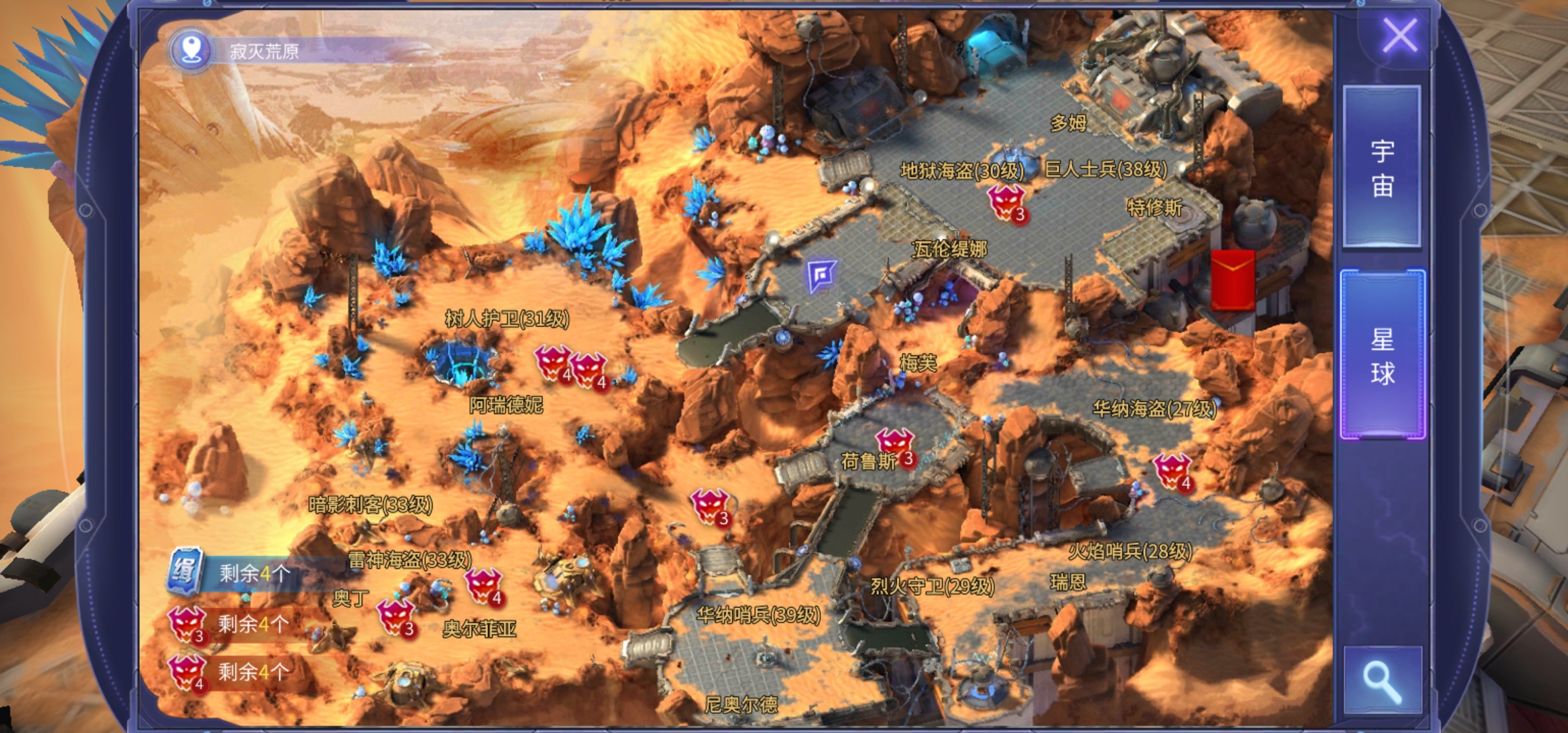Image resolution: width=1568 pixels, height=733 pixels.
Task: Choose NPC 瓦伦缇娜 on map
Action: point(950,249)
